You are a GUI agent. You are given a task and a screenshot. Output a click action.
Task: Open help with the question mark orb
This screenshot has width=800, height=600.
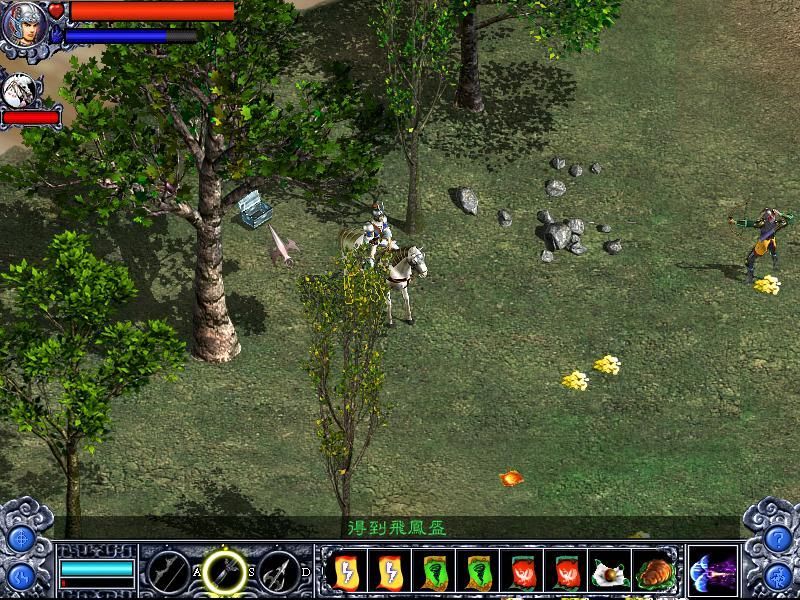777,539
